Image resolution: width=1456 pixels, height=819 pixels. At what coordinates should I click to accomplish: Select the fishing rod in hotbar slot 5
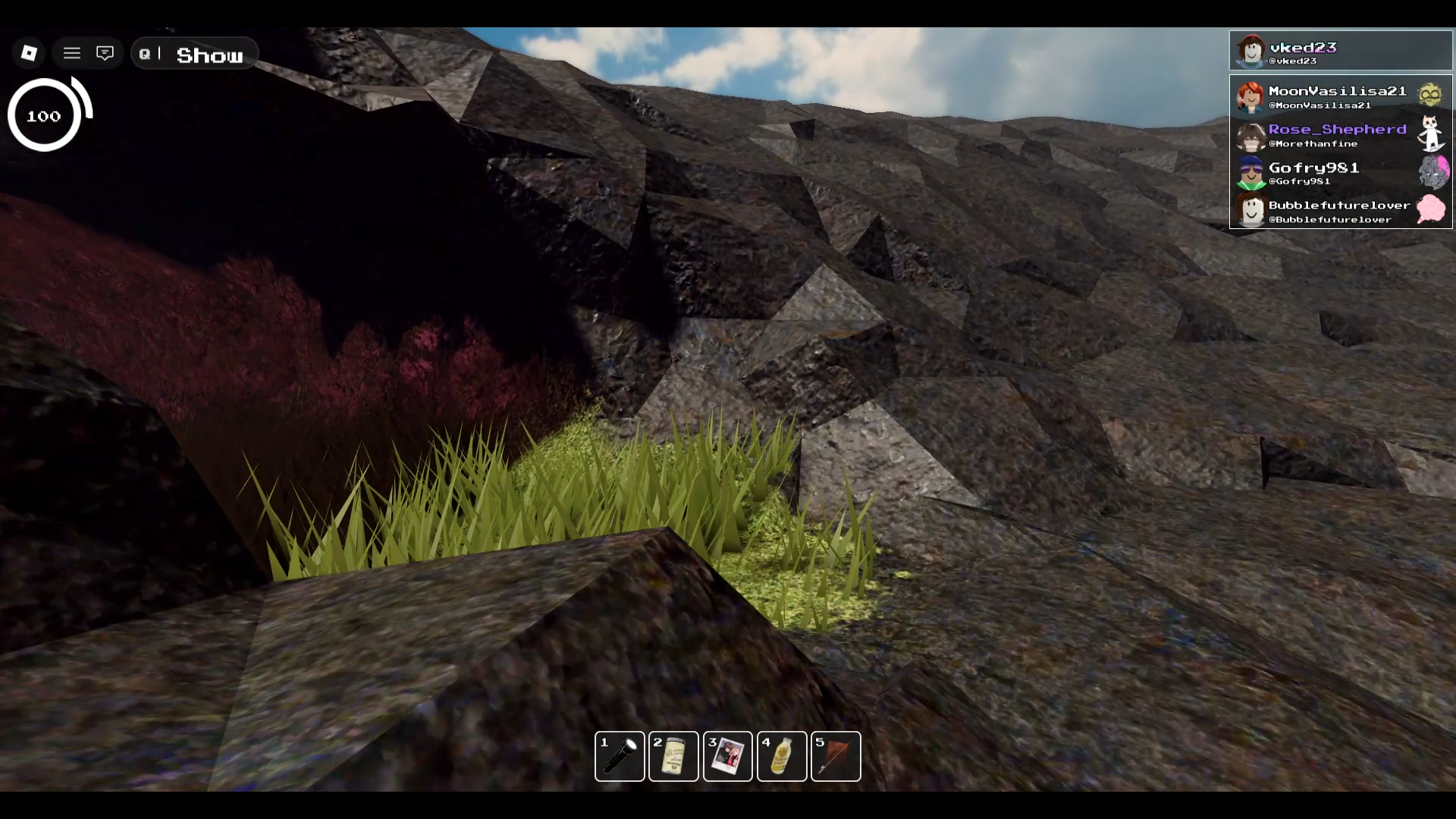pyautogui.click(x=836, y=756)
